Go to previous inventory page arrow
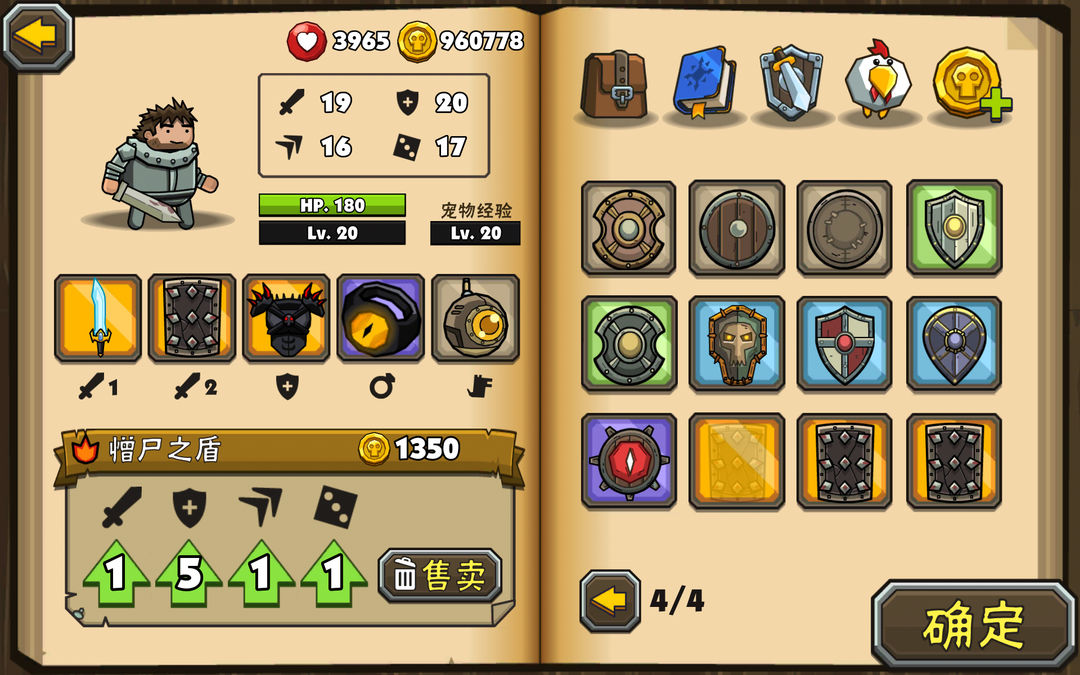The width and height of the screenshot is (1080, 675). coord(609,601)
